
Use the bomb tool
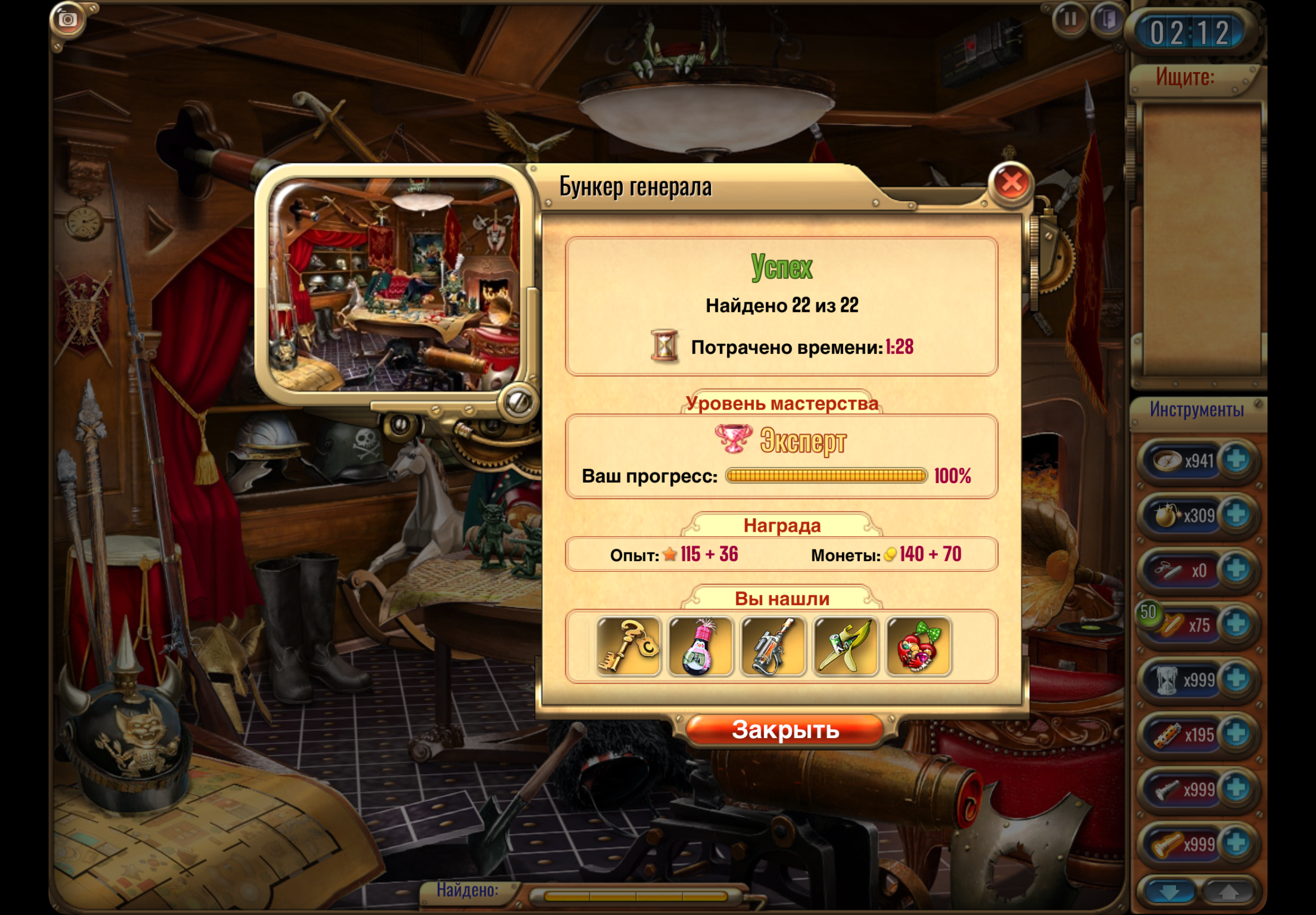(1168, 516)
